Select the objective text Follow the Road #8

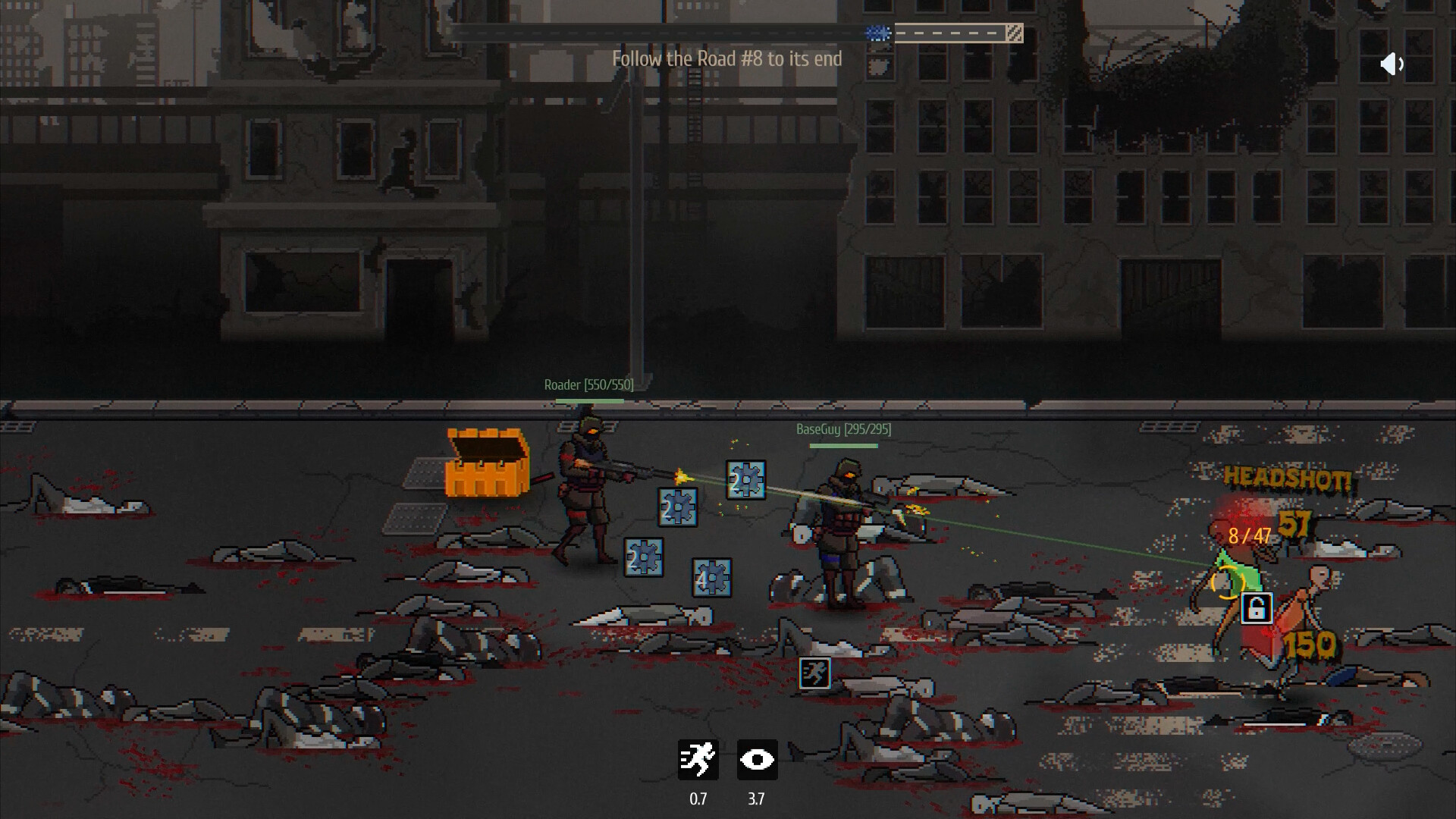click(727, 58)
